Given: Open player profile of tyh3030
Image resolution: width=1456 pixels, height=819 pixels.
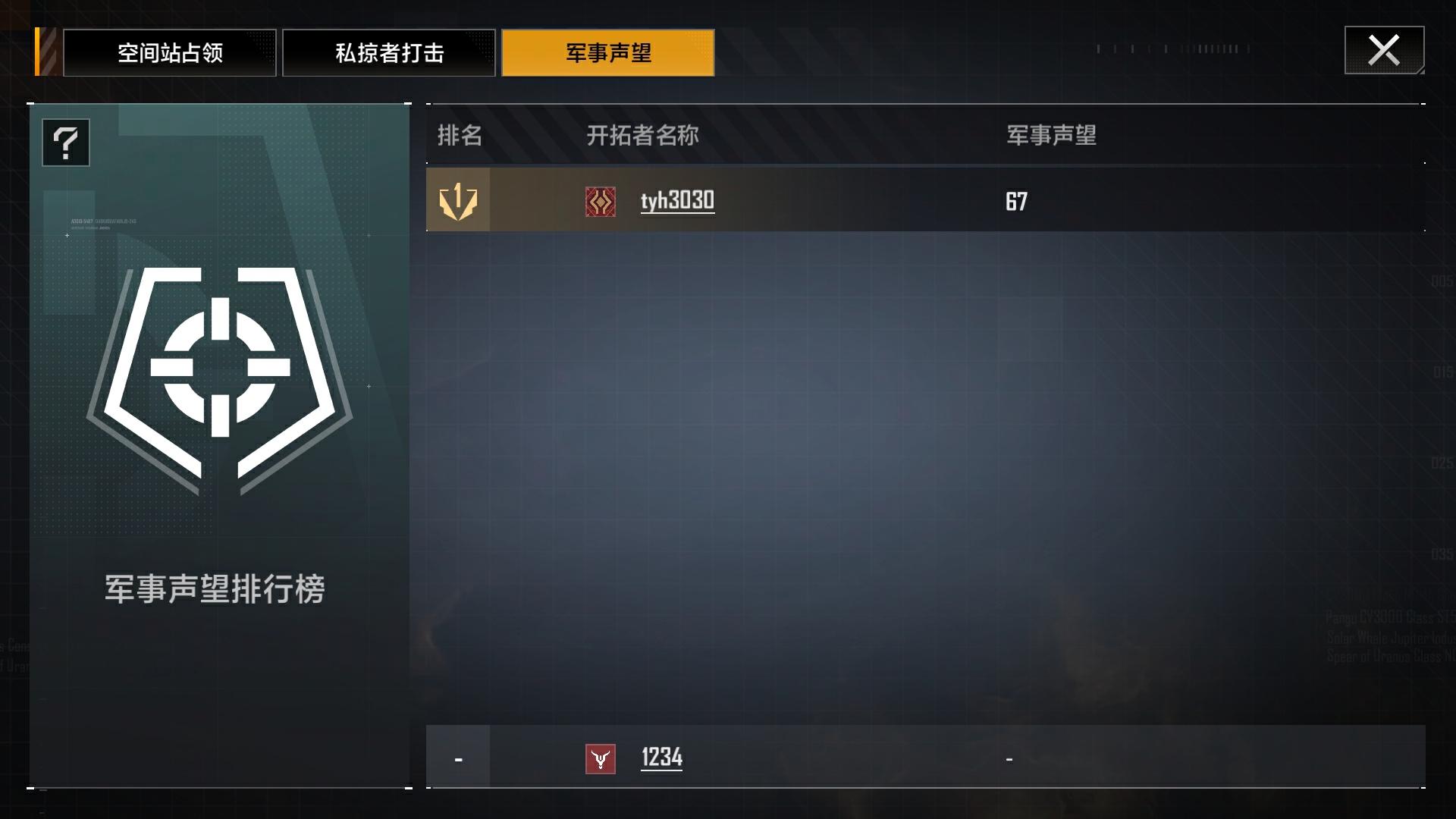Looking at the screenshot, I should pyautogui.click(x=677, y=201).
